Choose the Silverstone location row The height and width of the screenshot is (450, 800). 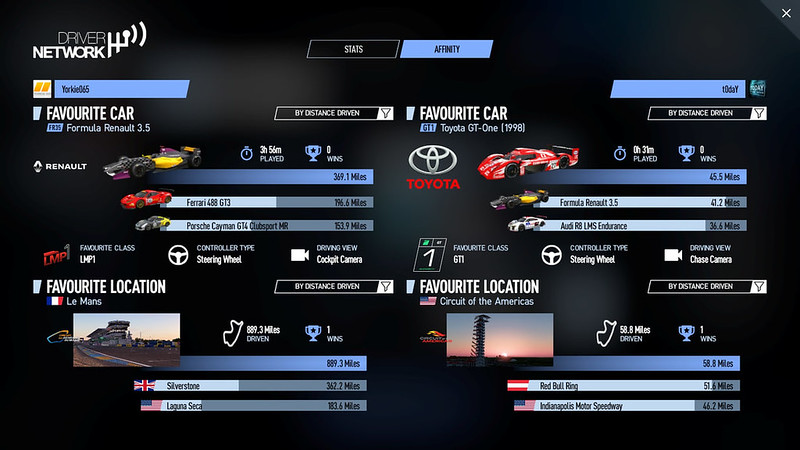(x=250, y=385)
